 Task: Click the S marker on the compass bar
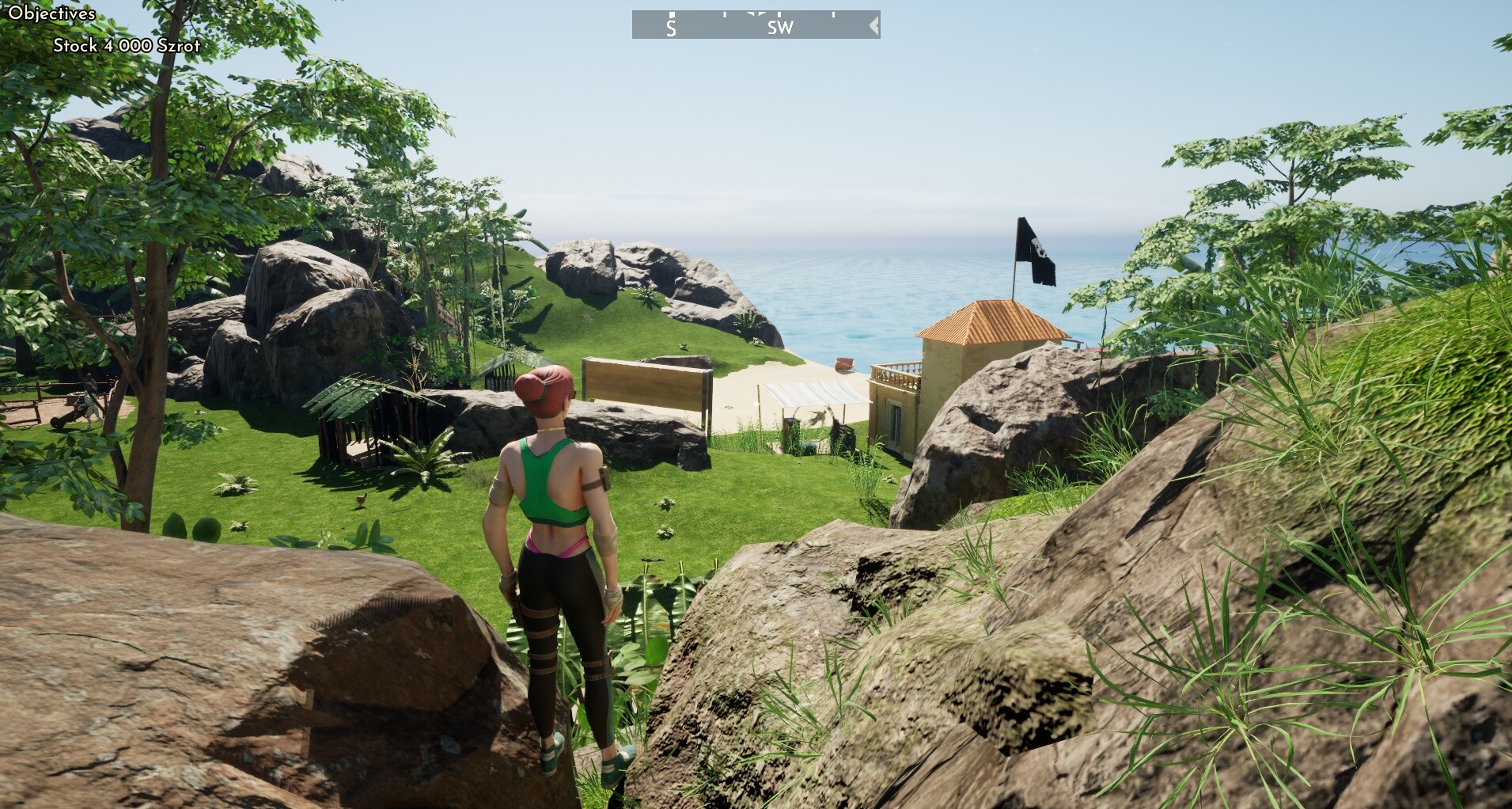(x=671, y=29)
